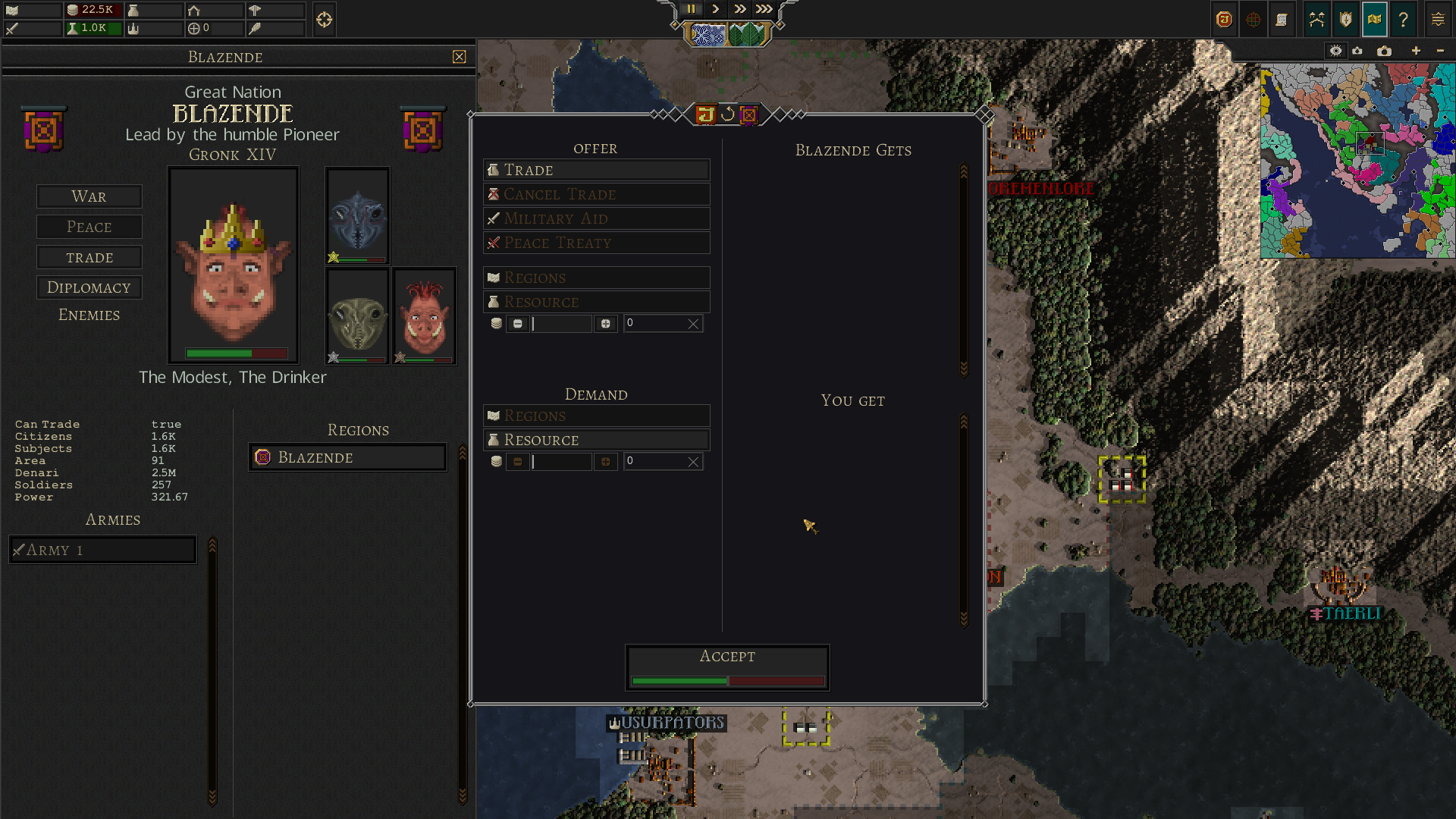Screen dimensions: 1456x819
Task: Clear the offered denari value
Action: (692, 324)
